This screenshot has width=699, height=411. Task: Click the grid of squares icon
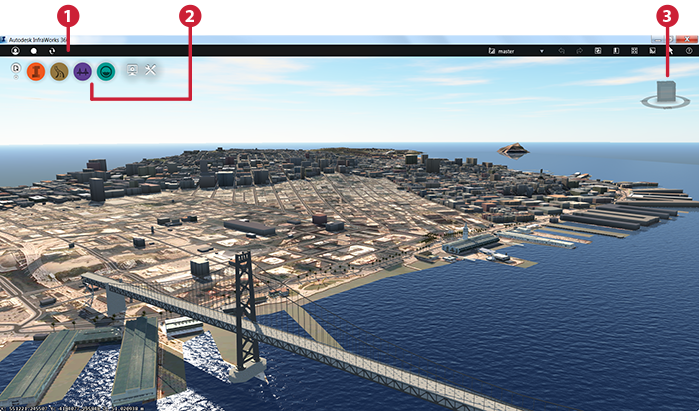click(634, 50)
